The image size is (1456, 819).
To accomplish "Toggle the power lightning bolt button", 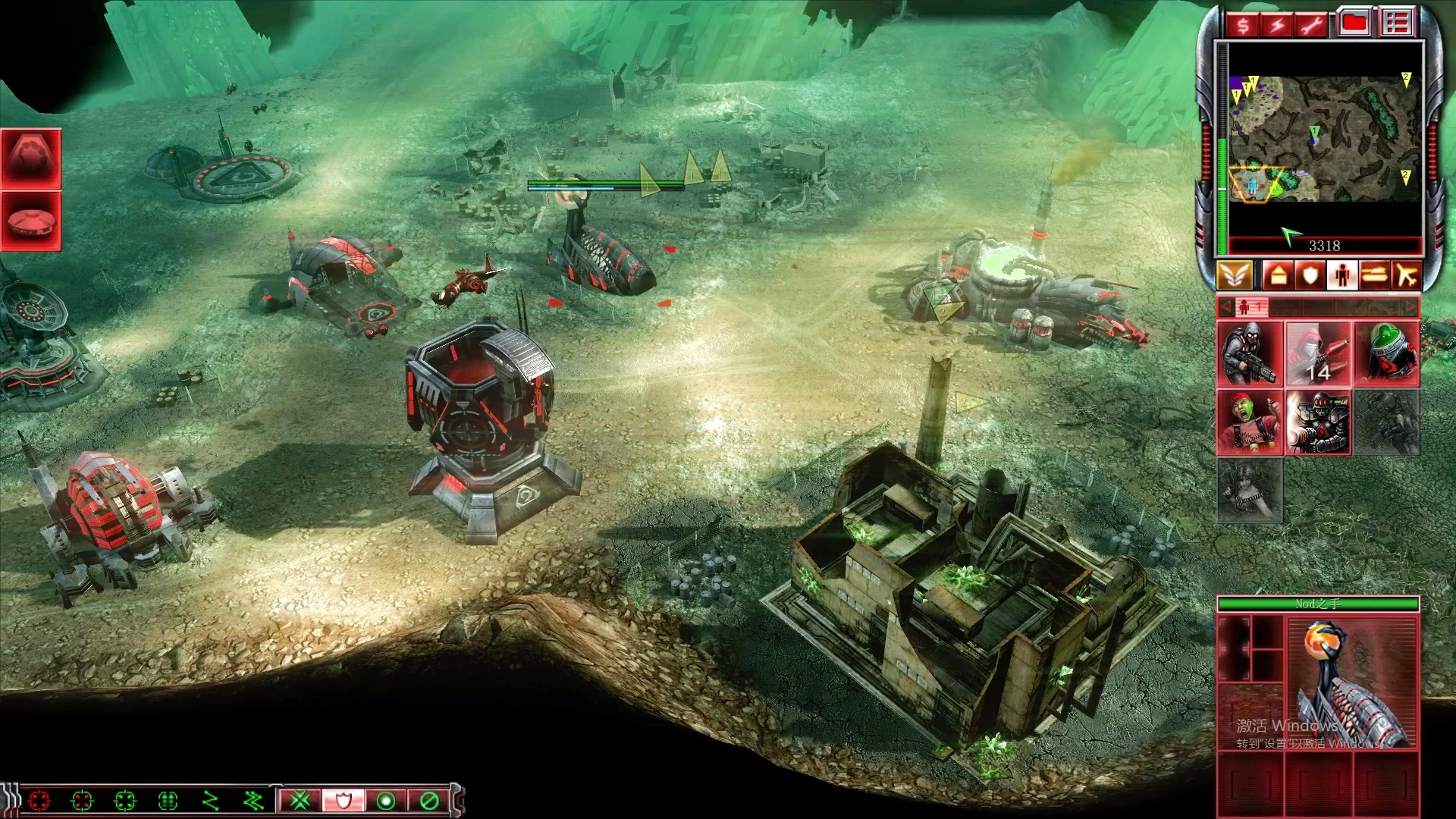I will coord(1279,26).
